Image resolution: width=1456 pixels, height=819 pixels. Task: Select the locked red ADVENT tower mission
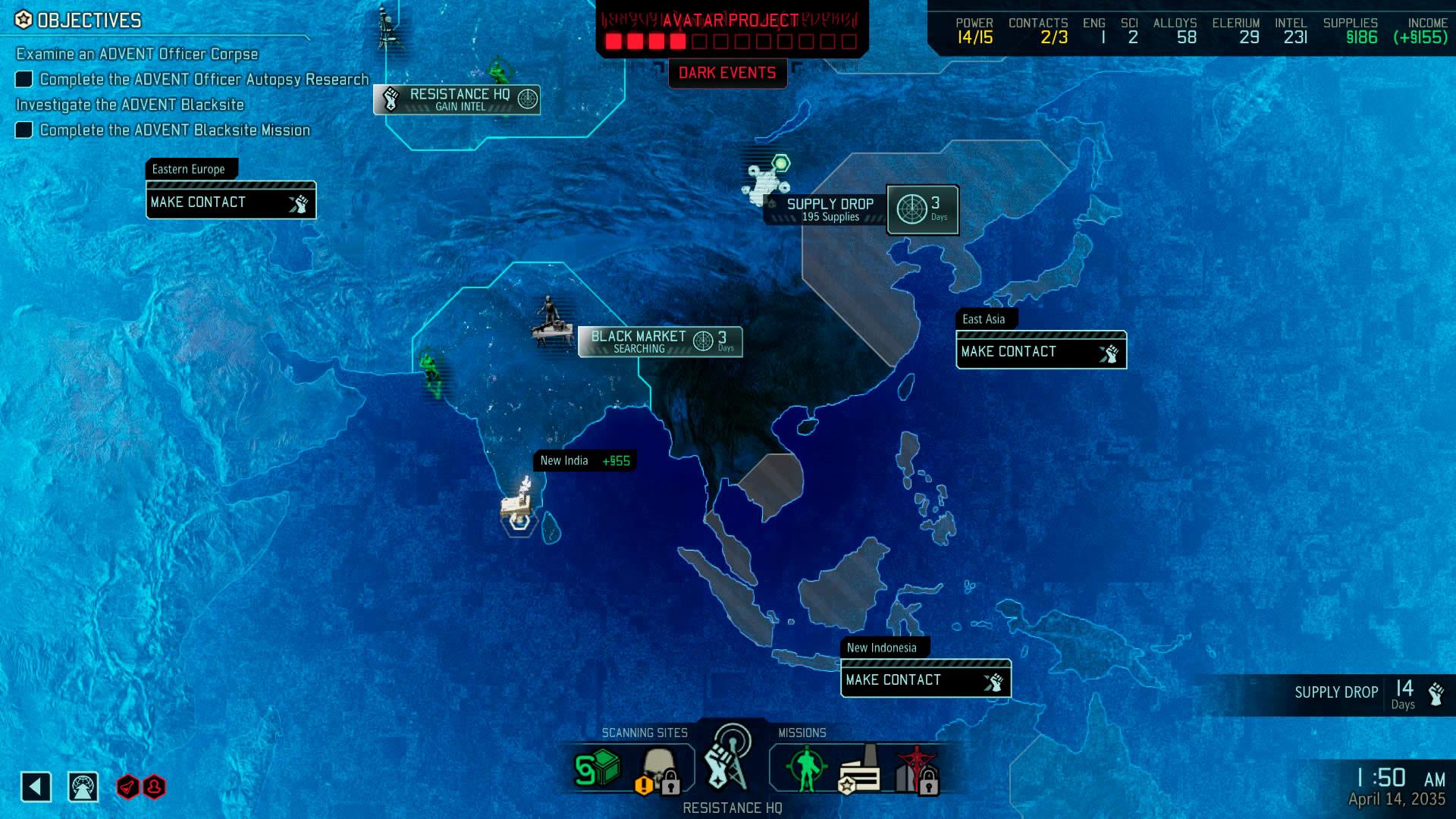pos(915,771)
